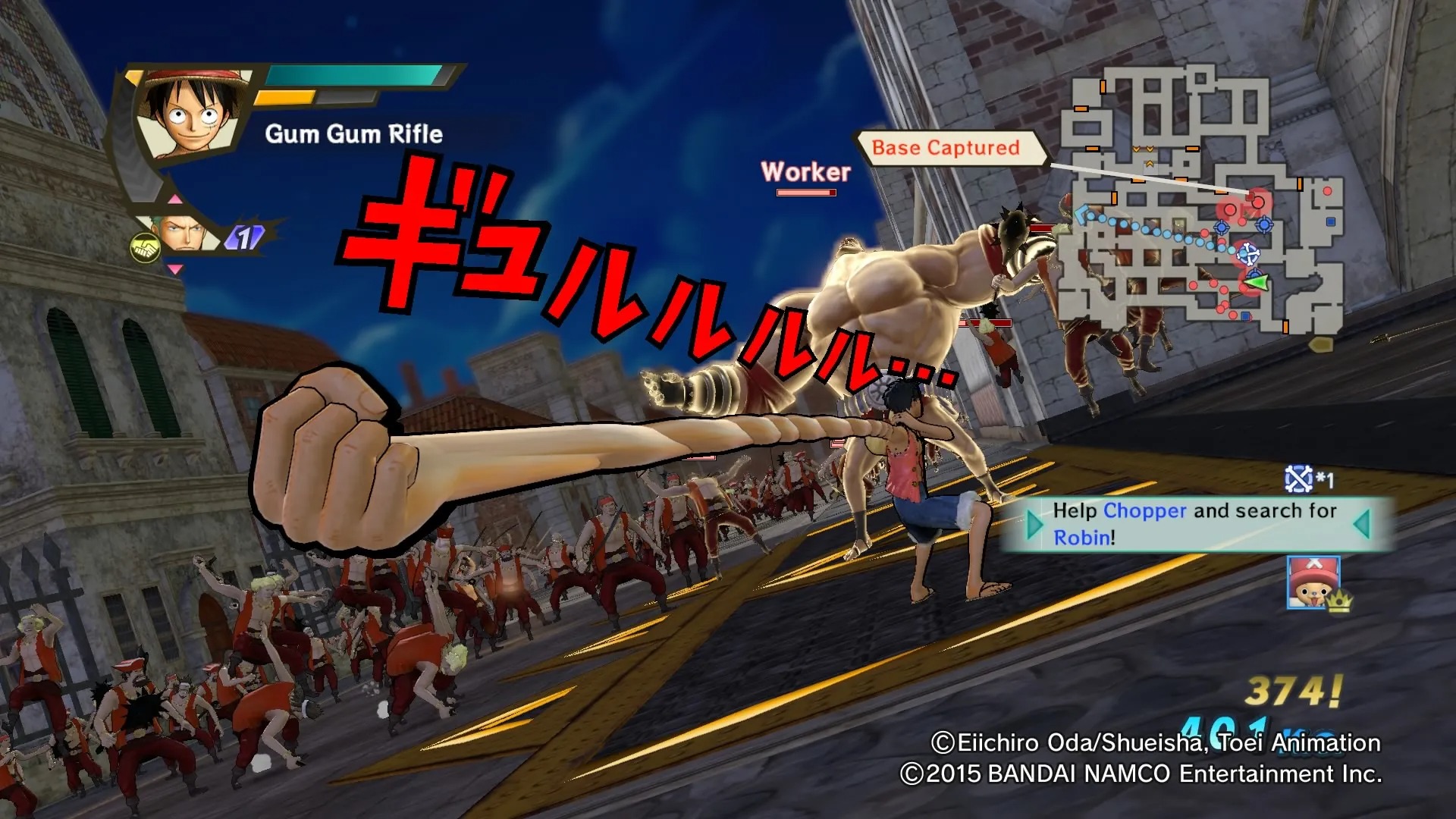Expand the right arrow of the objective banner

1361,523
